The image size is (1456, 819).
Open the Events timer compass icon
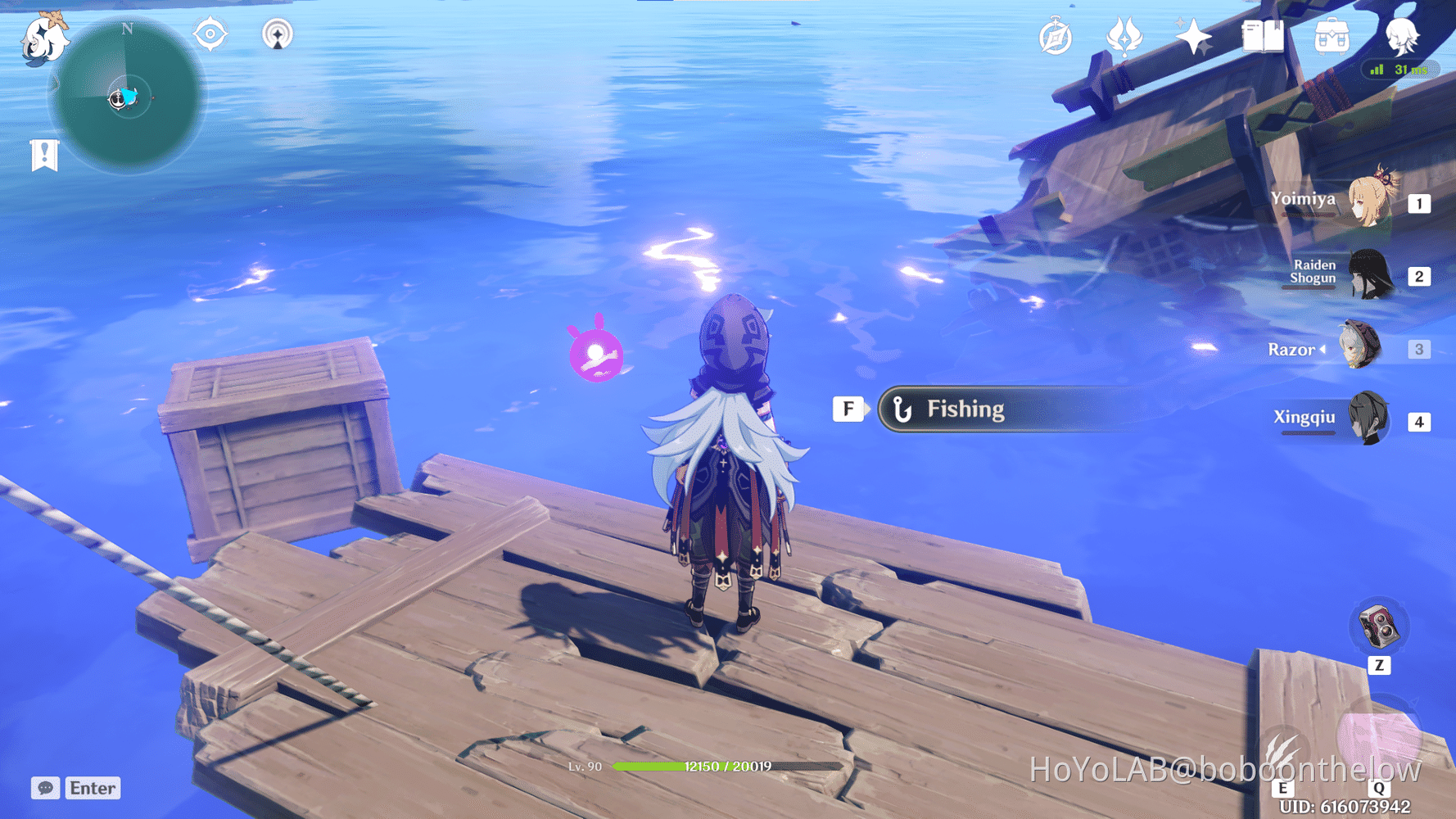pos(1055,36)
